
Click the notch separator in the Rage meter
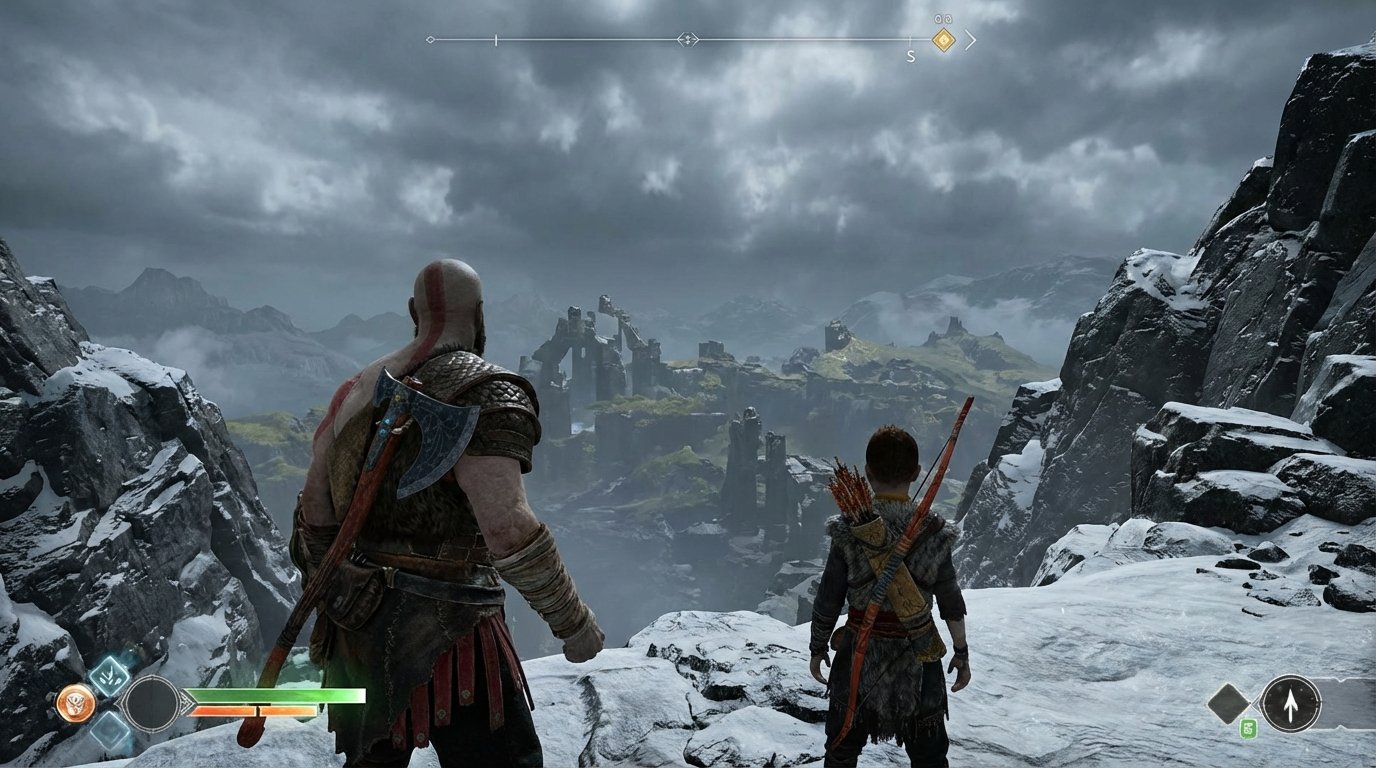tap(258, 710)
